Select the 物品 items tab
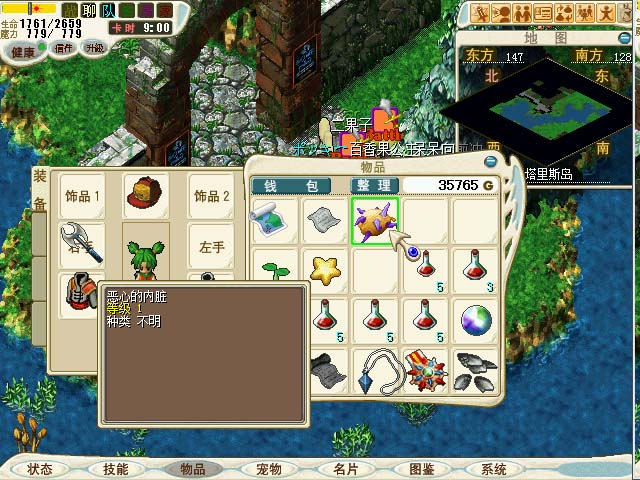The image size is (640, 480). (x=192, y=469)
